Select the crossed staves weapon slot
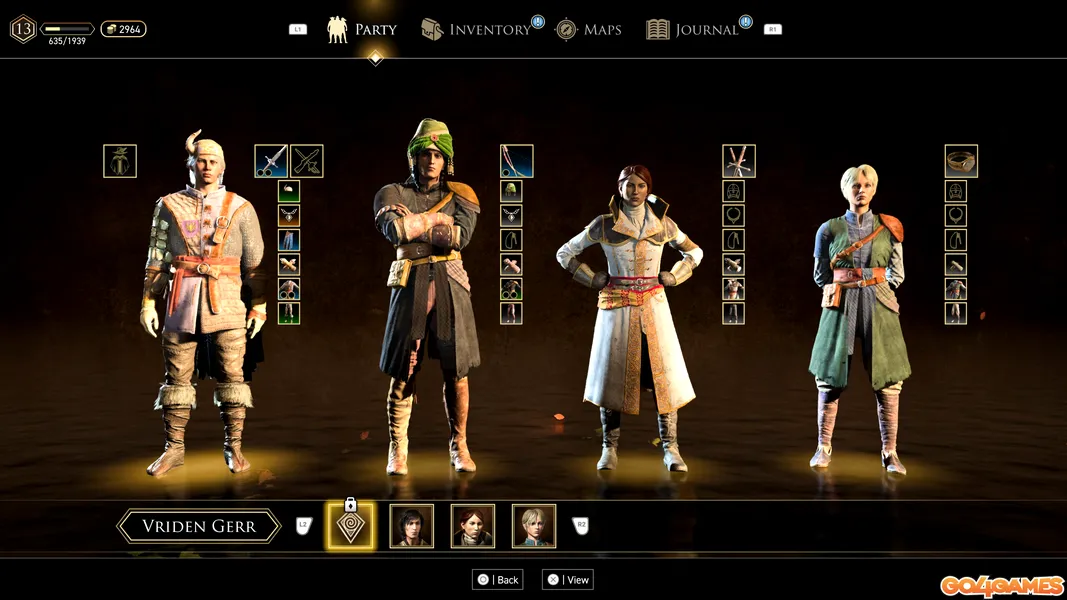Viewport: 1067px width, 600px height. coord(739,161)
